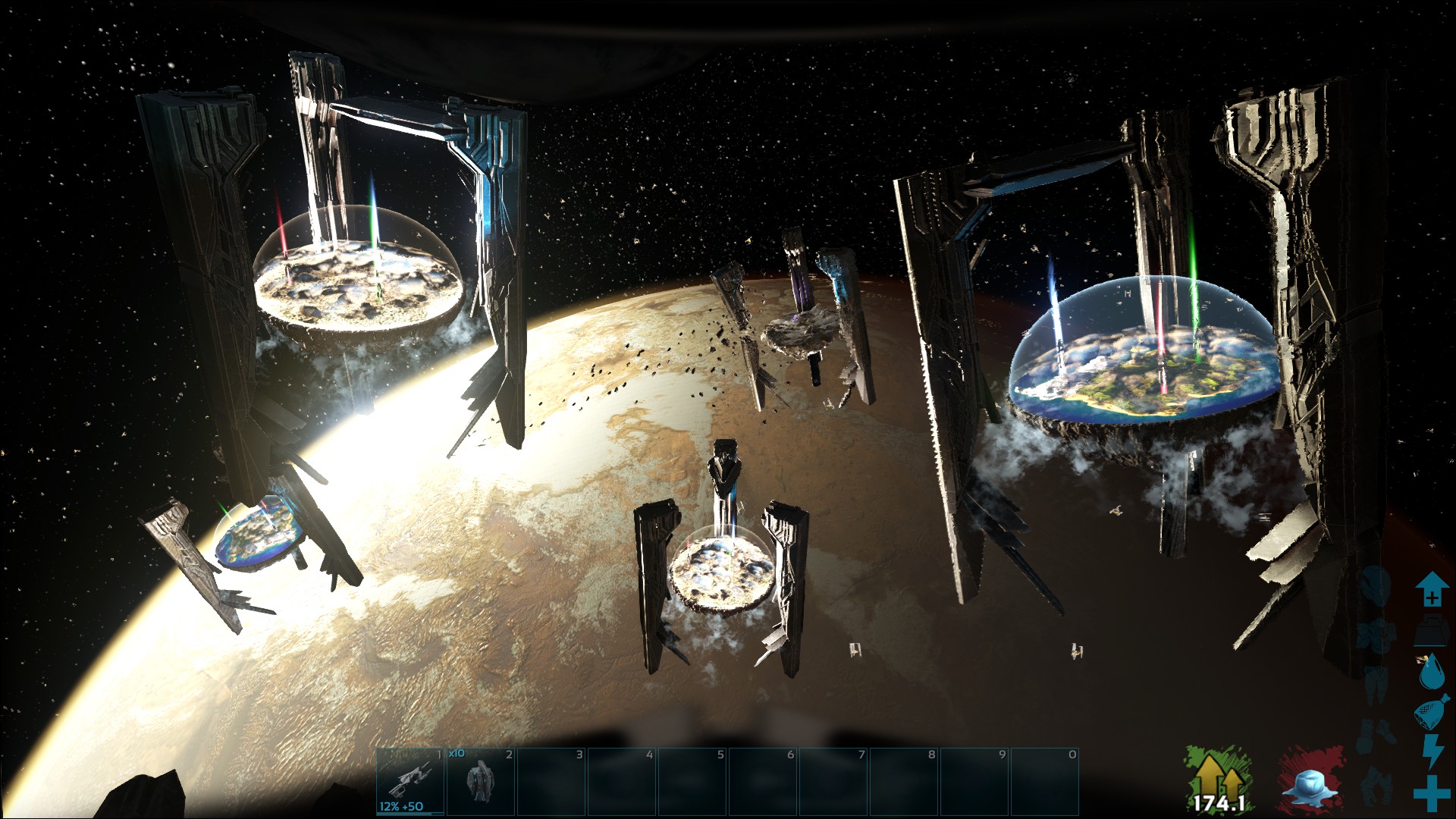1456x819 pixels.
Task: Click the food meat status icon
Action: tap(1432, 713)
